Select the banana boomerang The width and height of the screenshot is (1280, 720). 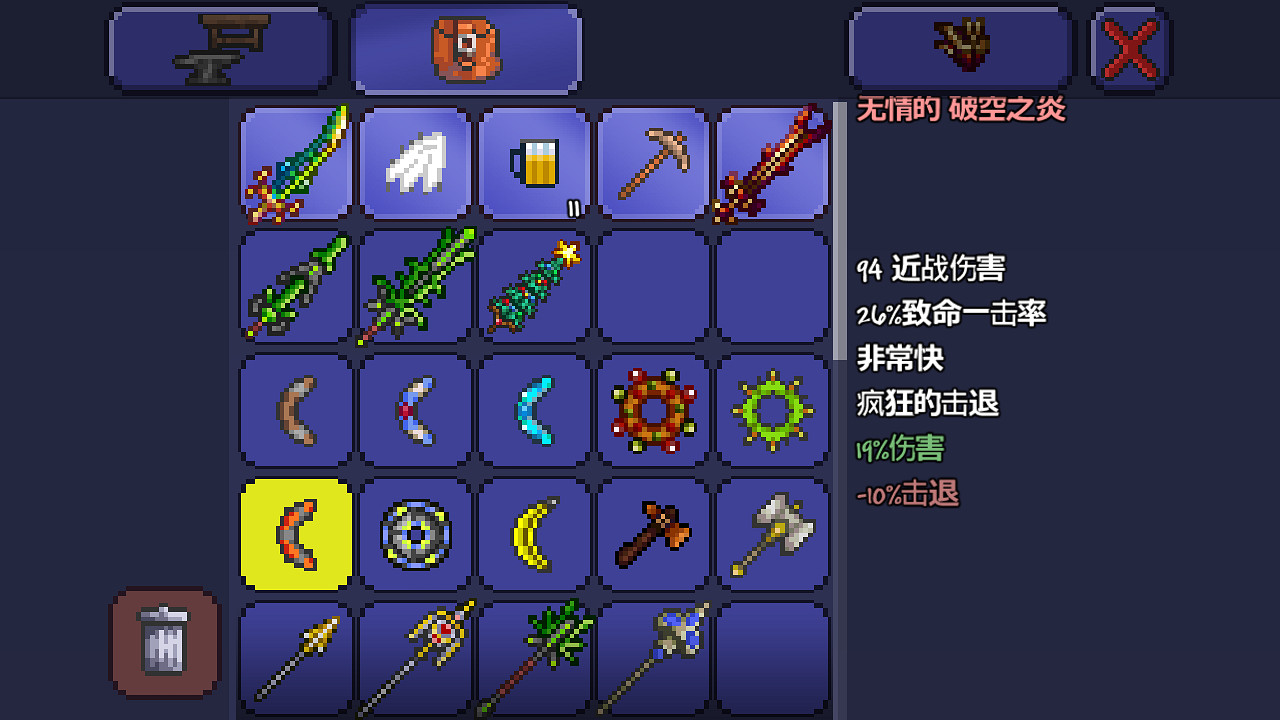(534, 533)
